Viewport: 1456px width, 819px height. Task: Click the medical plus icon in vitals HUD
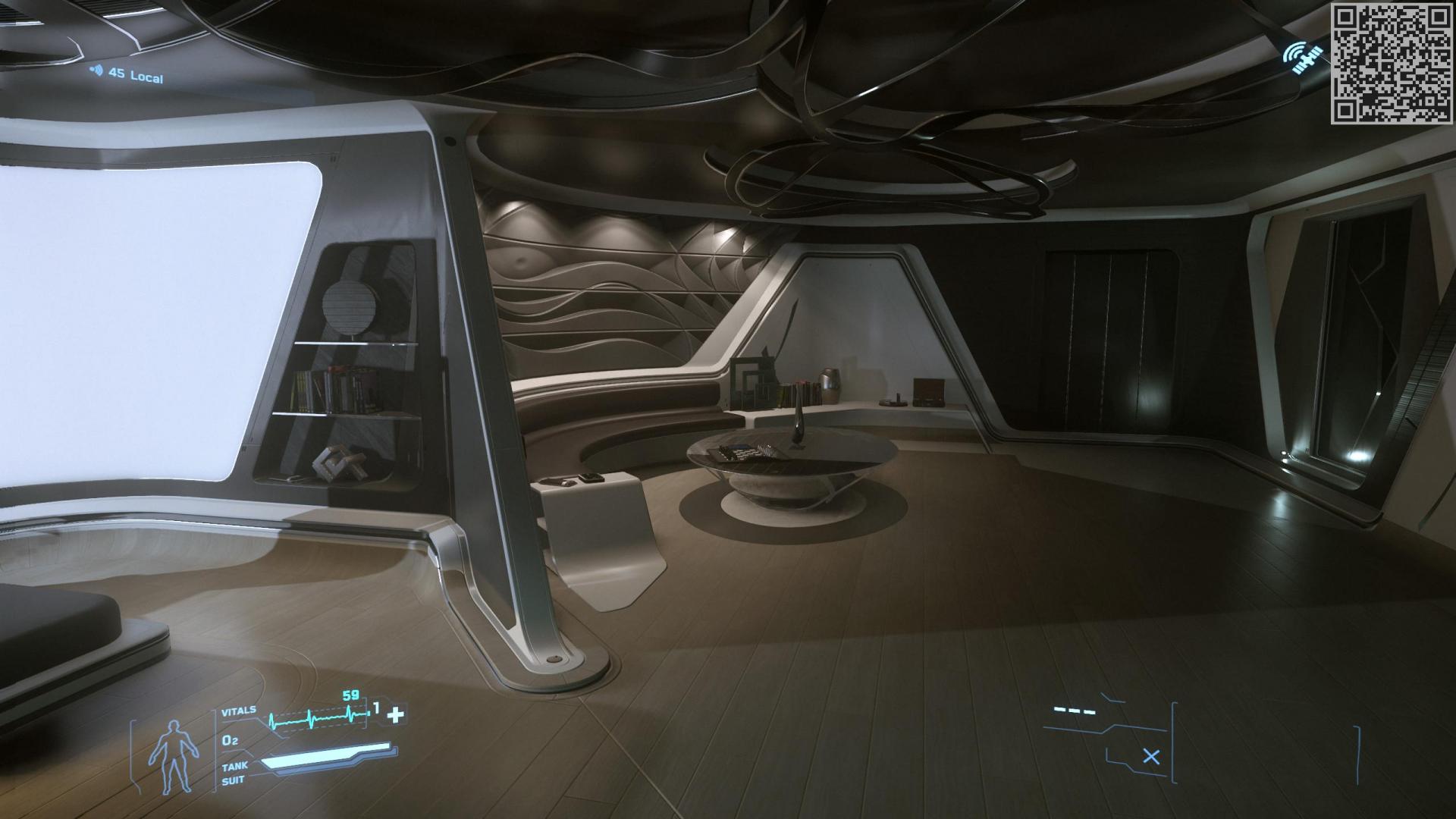(x=395, y=714)
